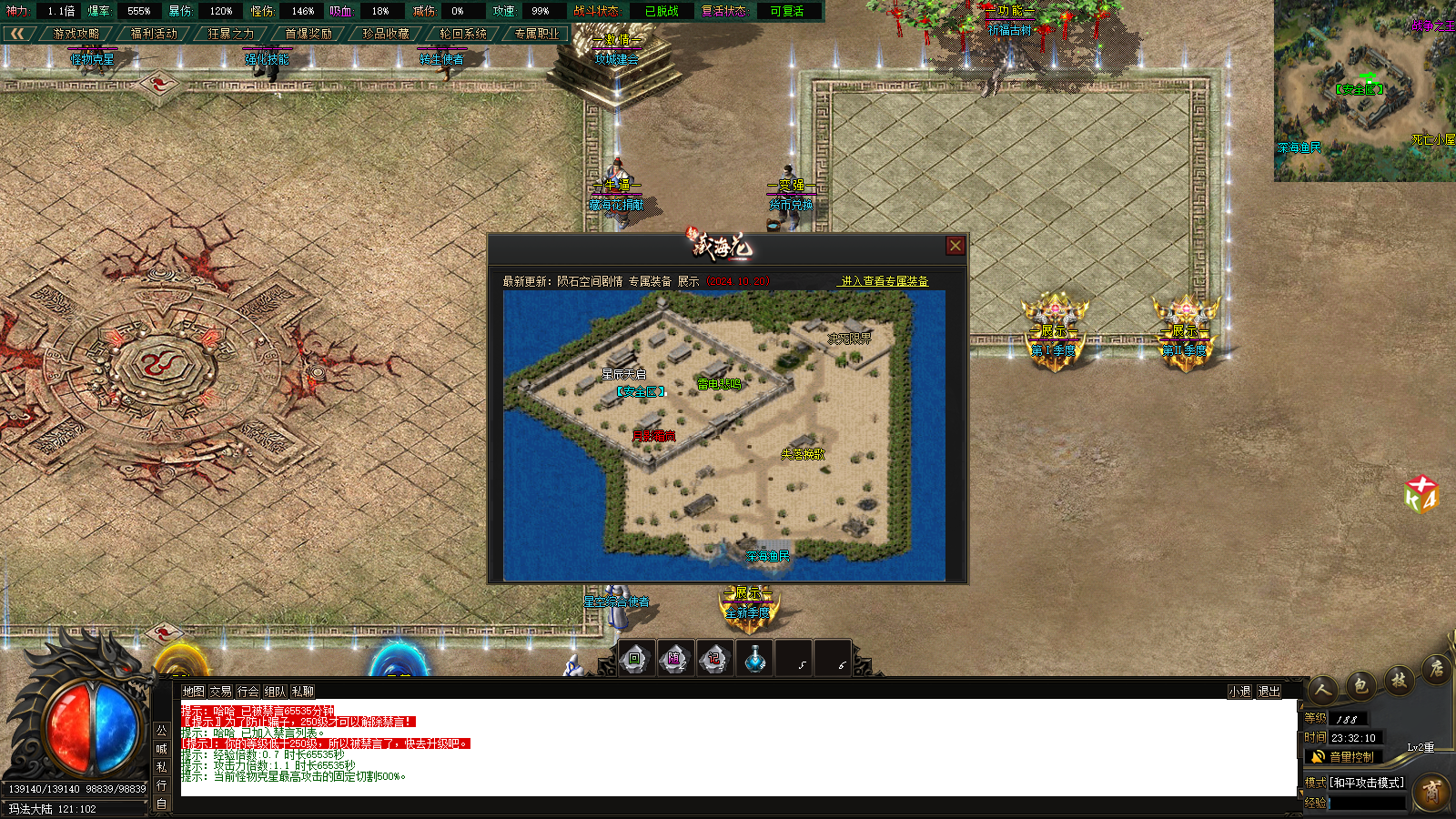Open the 专属职业 menu
The width and height of the screenshot is (1456, 819).
tap(537, 34)
